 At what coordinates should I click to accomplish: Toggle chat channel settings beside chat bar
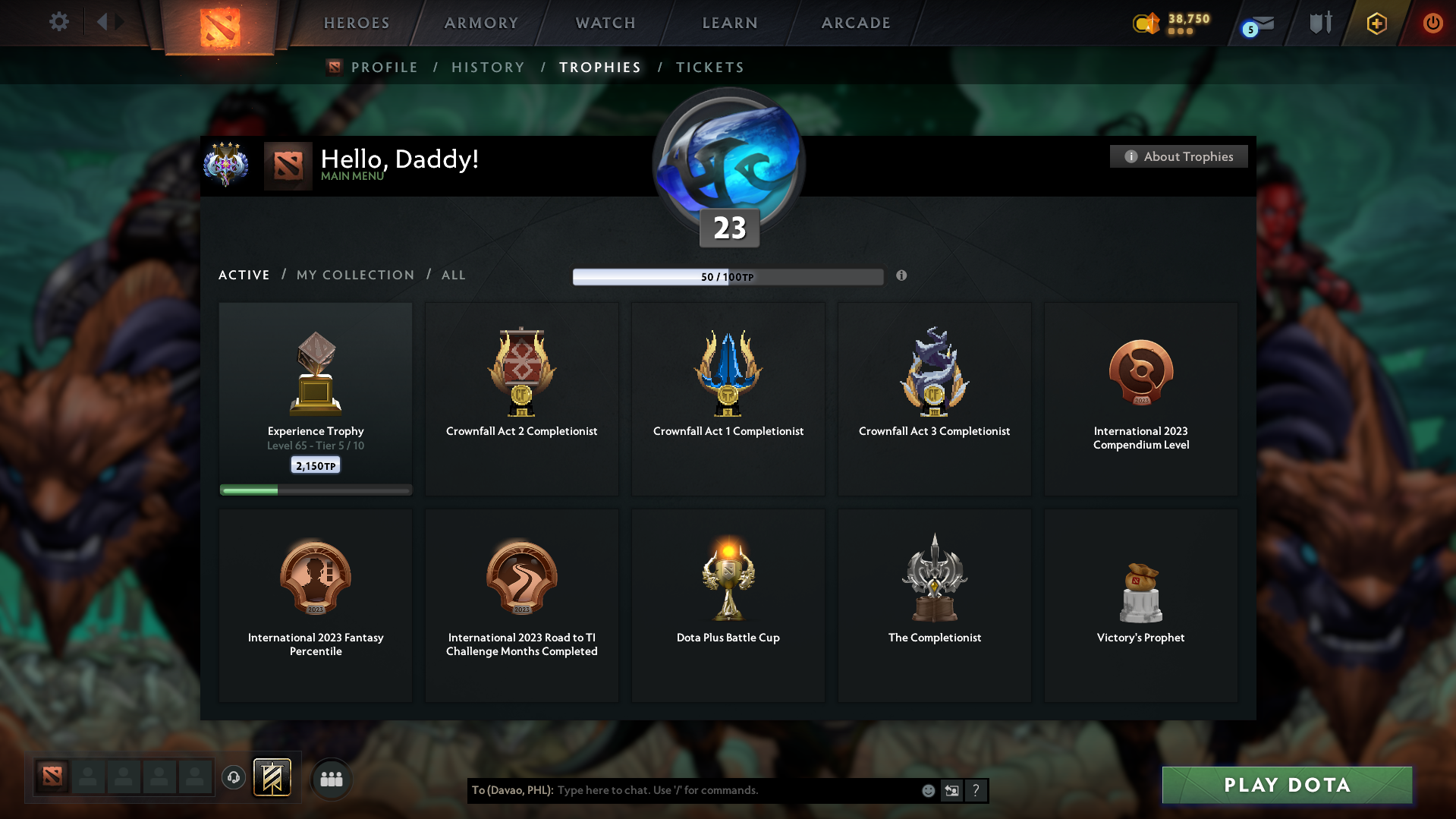[x=952, y=790]
